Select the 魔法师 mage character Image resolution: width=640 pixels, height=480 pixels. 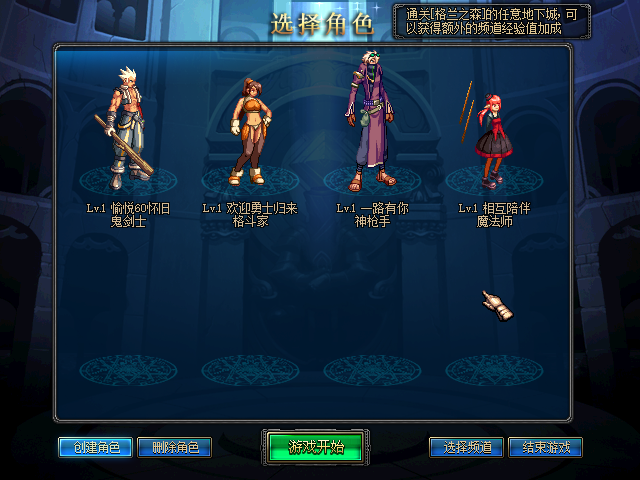[490, 135]
